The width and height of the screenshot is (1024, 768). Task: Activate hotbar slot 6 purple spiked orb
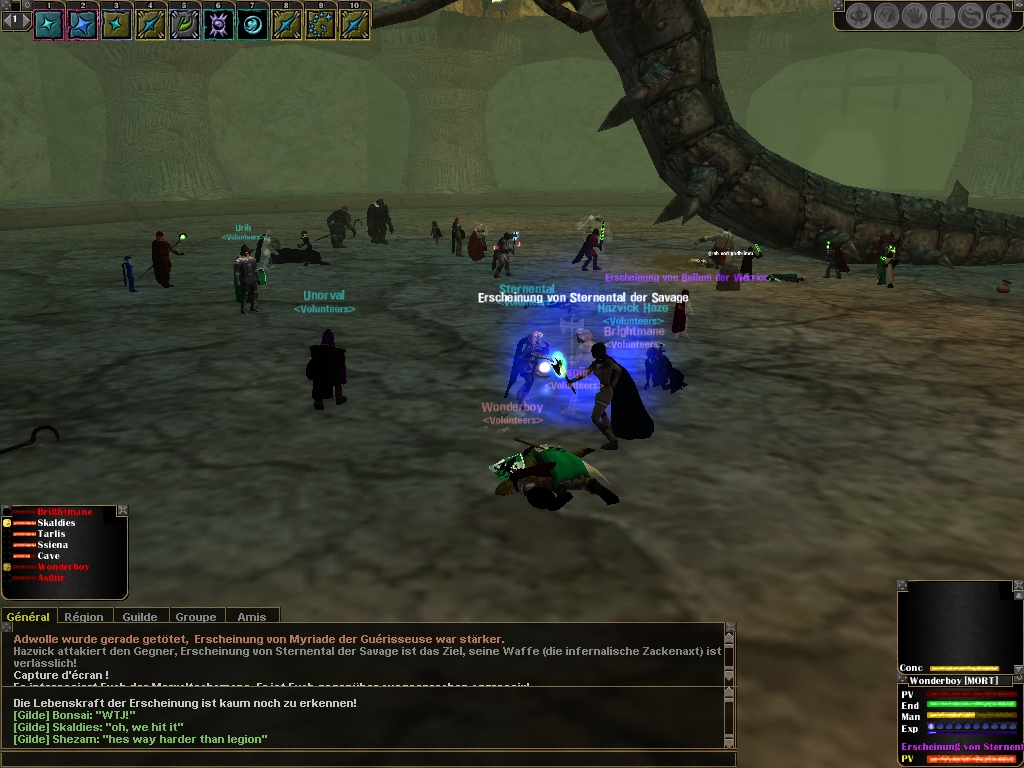tap(219, 24)
